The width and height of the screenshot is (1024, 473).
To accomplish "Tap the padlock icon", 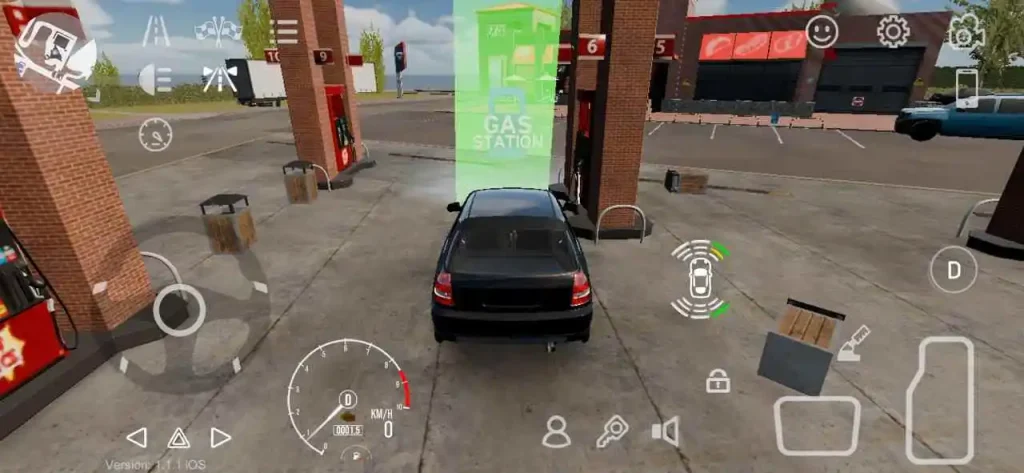I will (x=717, y=381).
